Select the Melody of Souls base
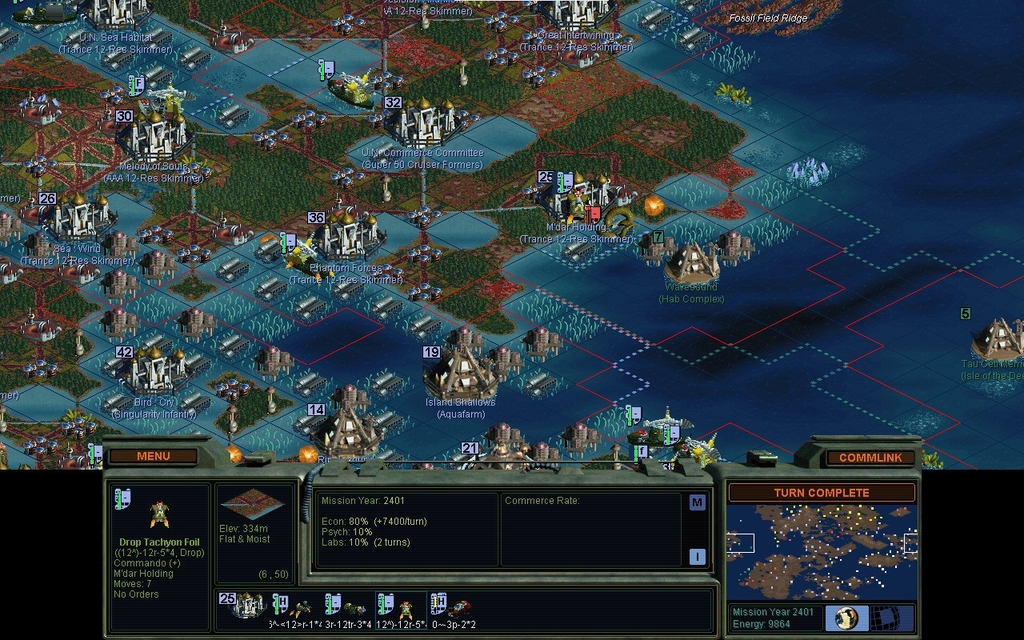Screen dimensions: 1024x640 click(x=153, y=133)
